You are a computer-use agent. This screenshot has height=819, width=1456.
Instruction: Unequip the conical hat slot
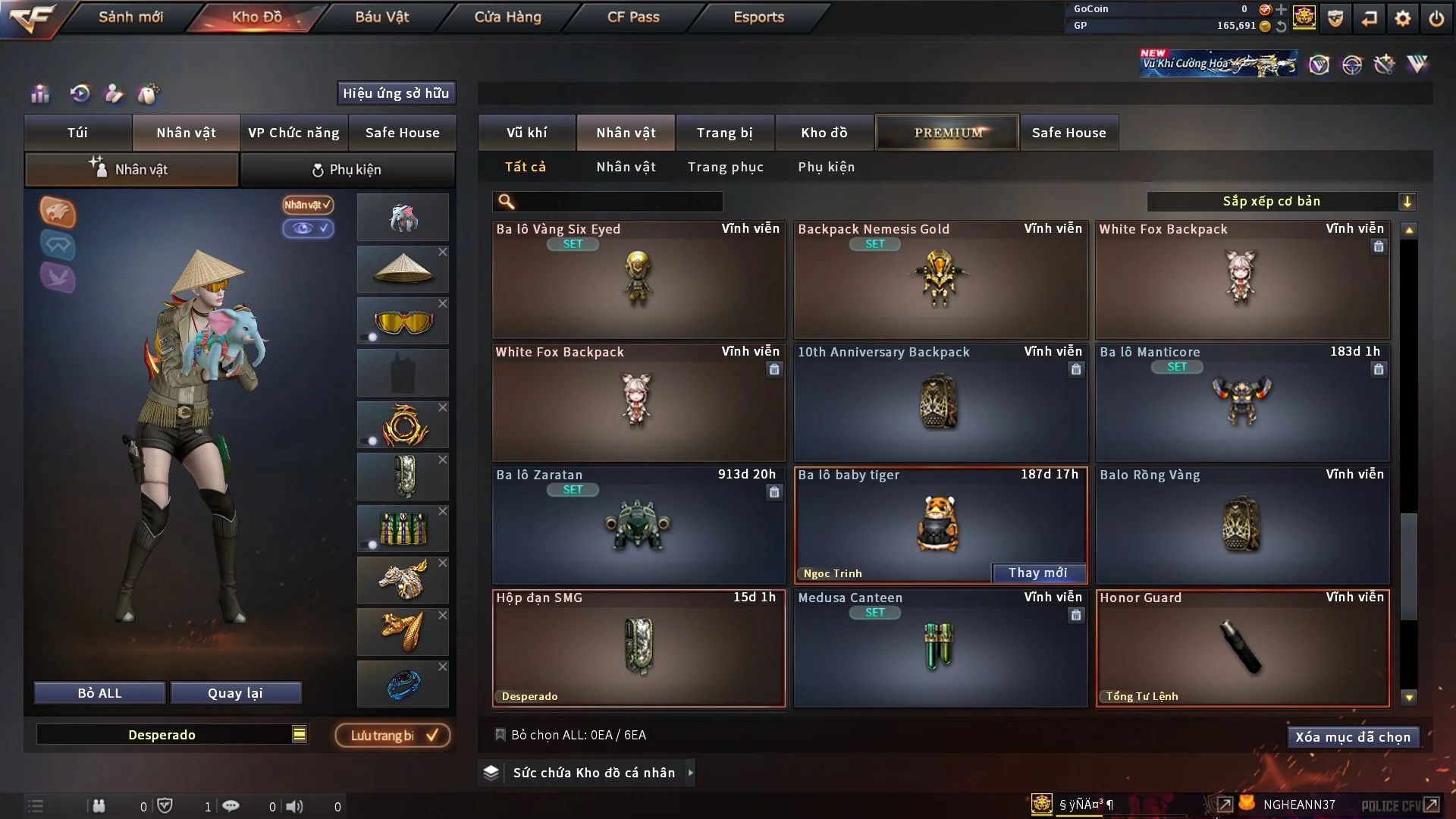[443, 252]
